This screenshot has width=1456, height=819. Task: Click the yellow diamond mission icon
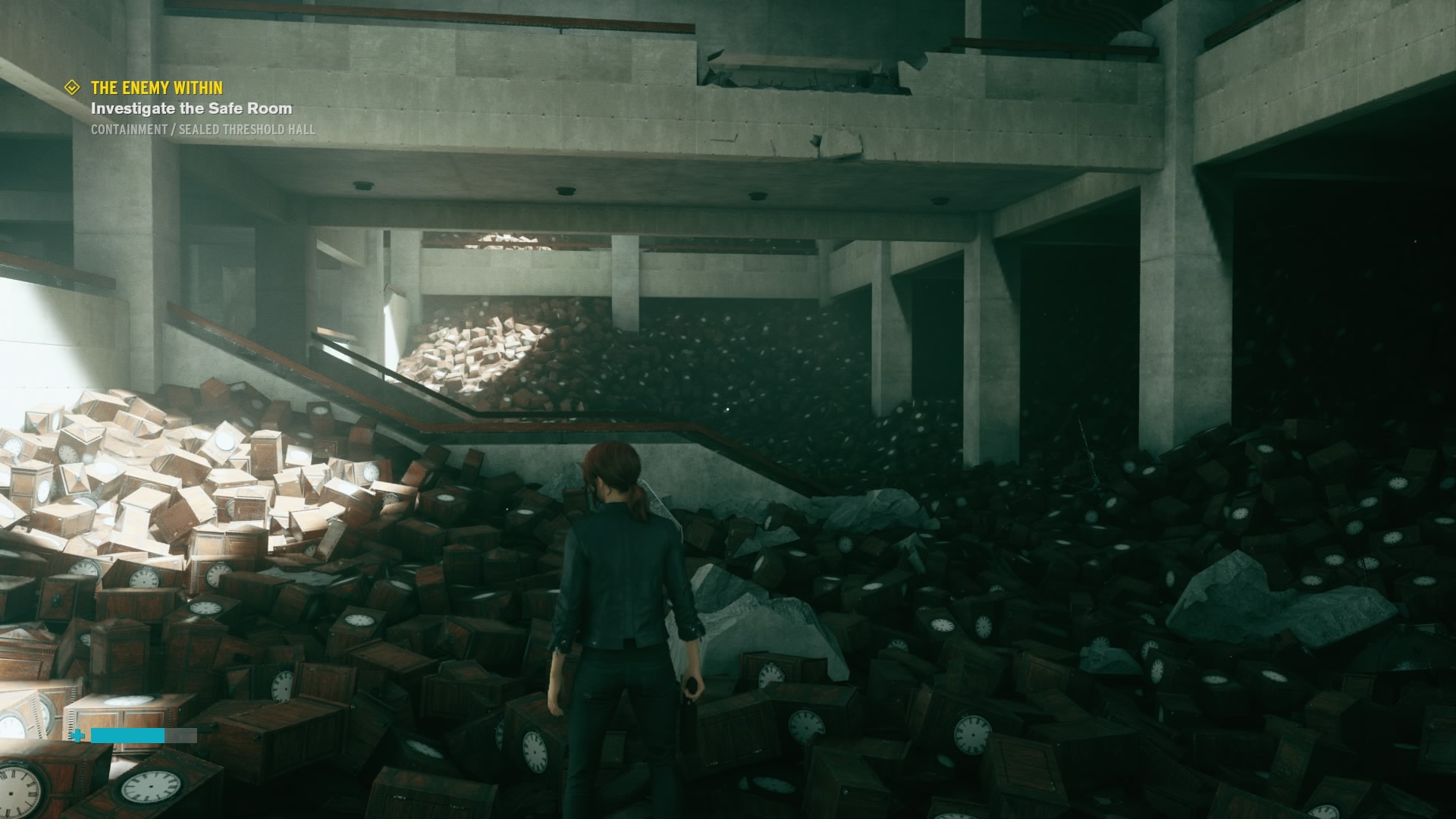[72, 87]
